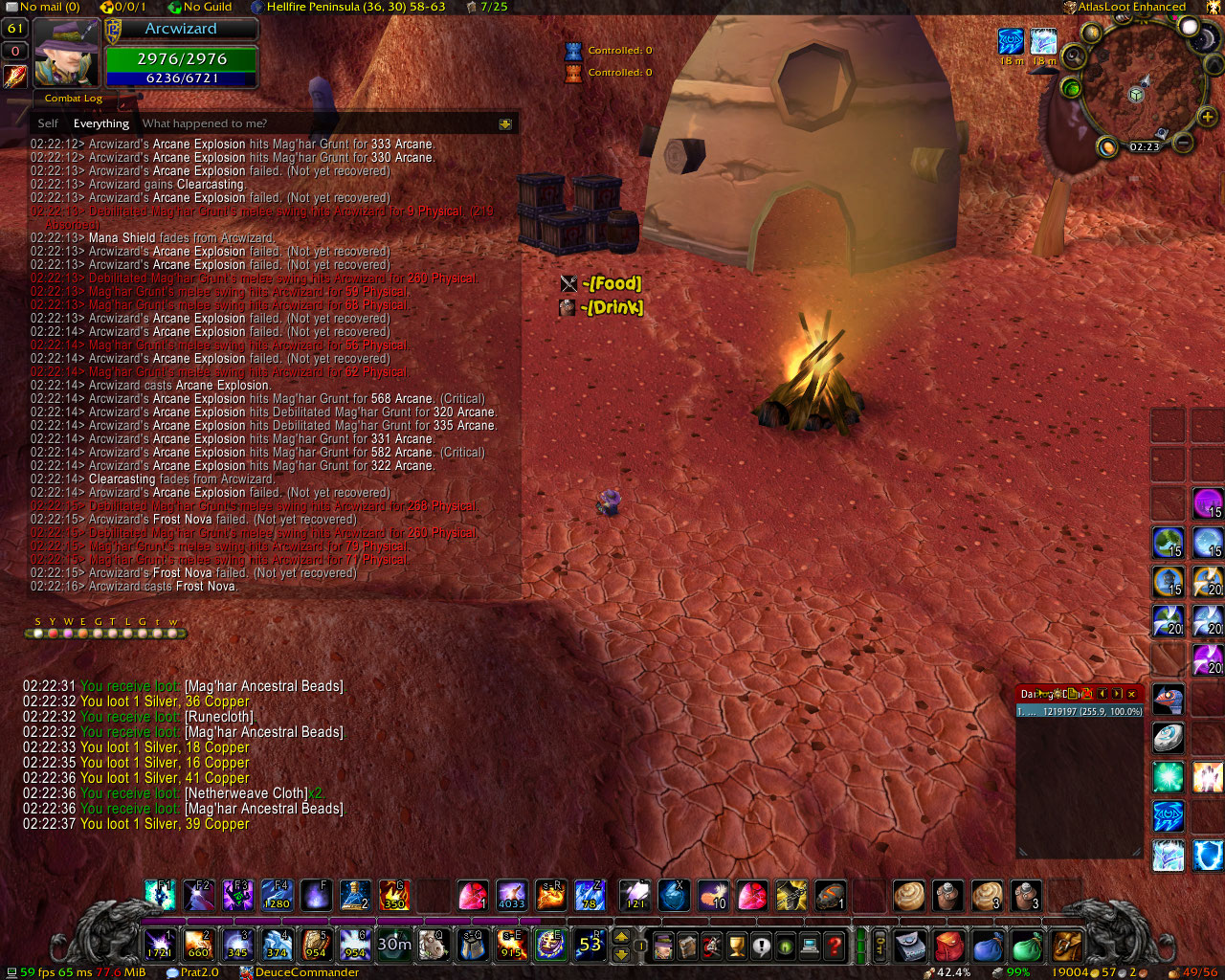This screenshot has width=1225, height=980.
Task: Use the Hearthstone icon on the right bar
Action: click(1167, 737)
